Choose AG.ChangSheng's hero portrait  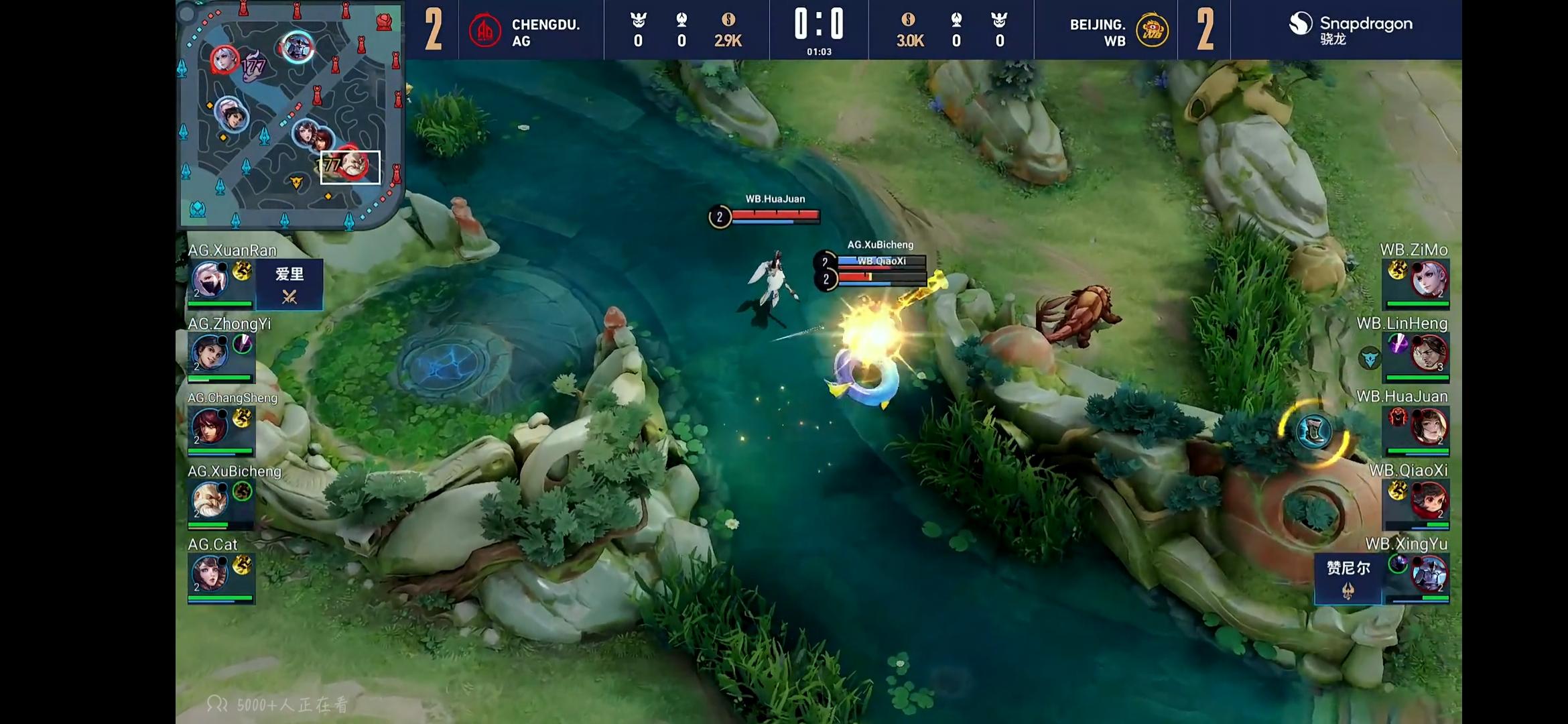[210, 426]
